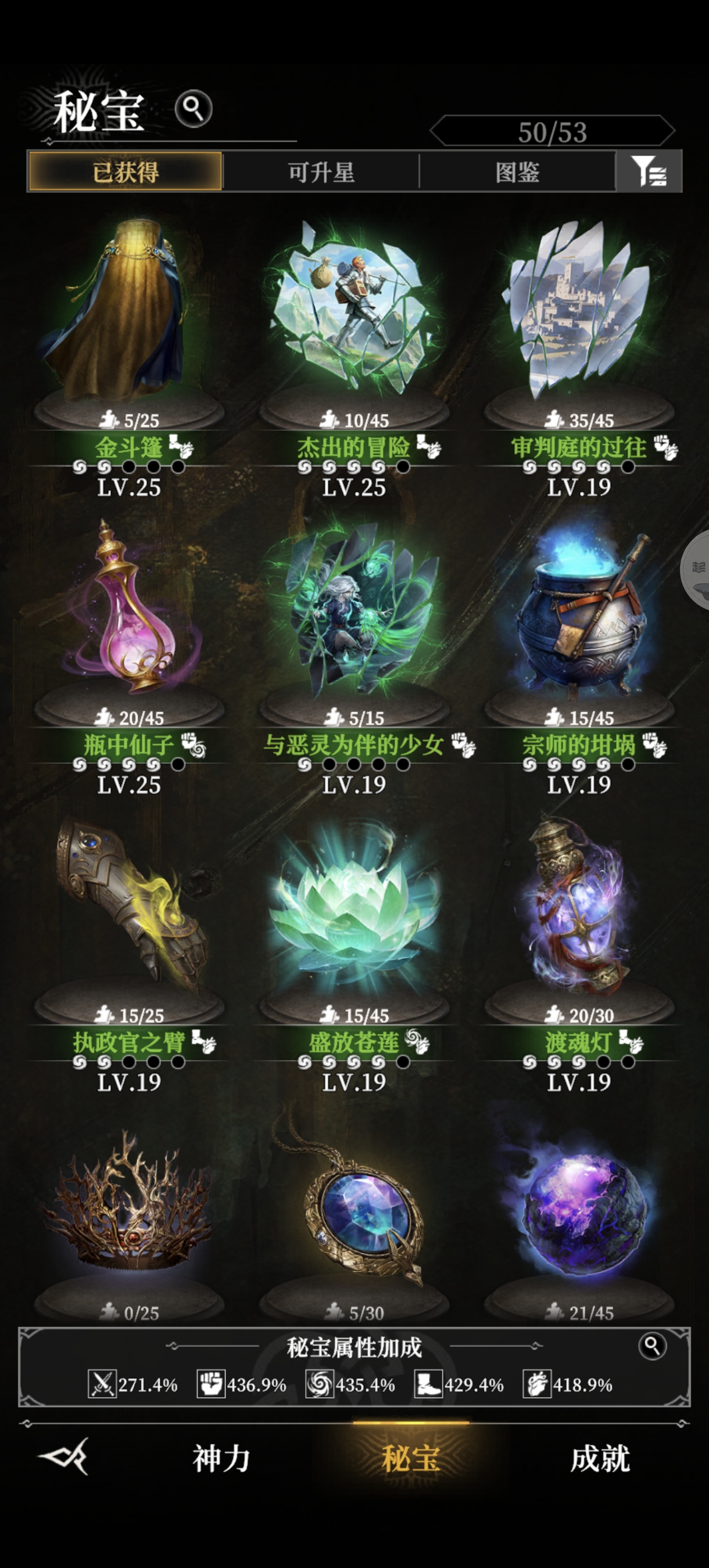Open the filter sort button
Image resolution: width=709 pixels, height=1568 pixels.
649,172
